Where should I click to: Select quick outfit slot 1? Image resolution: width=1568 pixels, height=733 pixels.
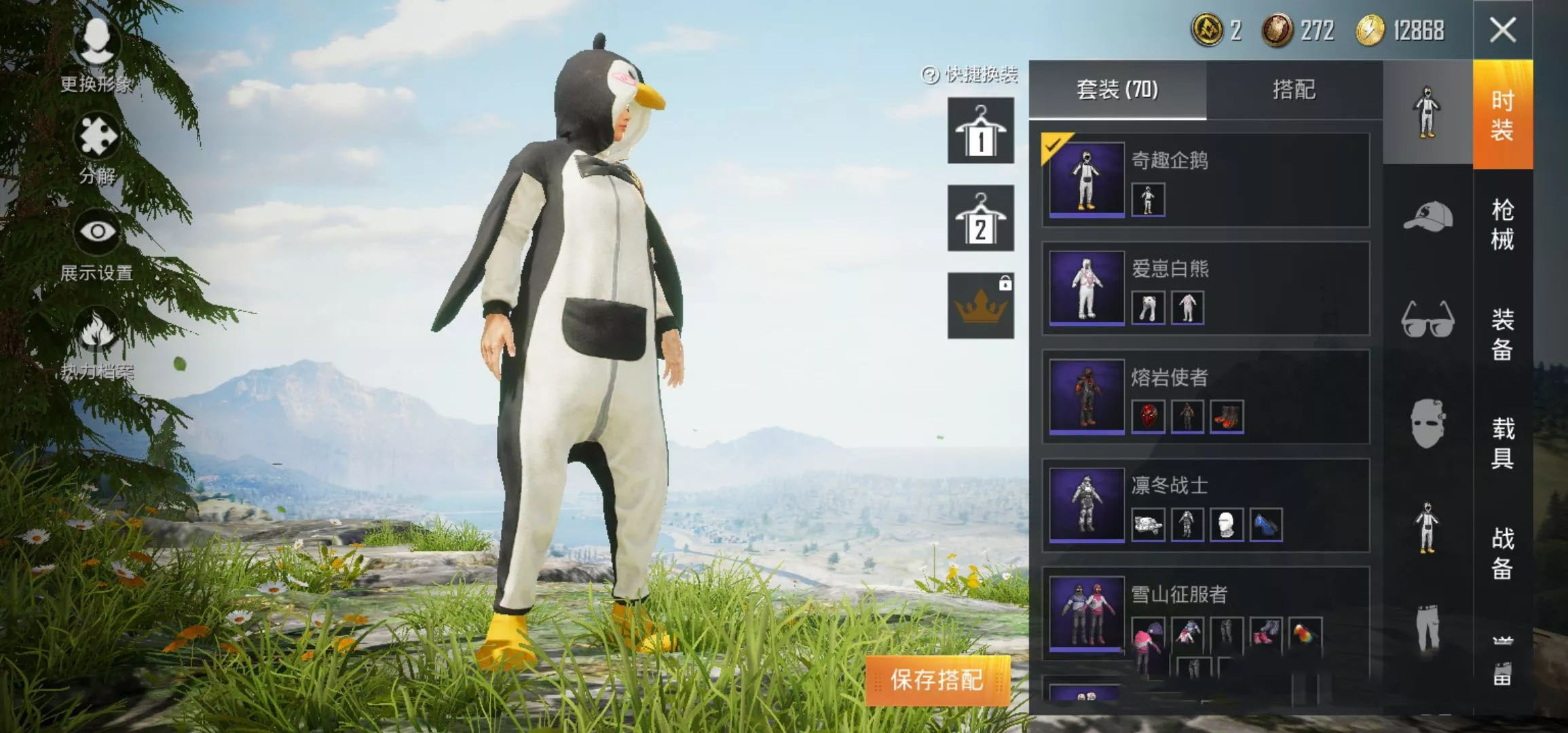coord(980,130)
